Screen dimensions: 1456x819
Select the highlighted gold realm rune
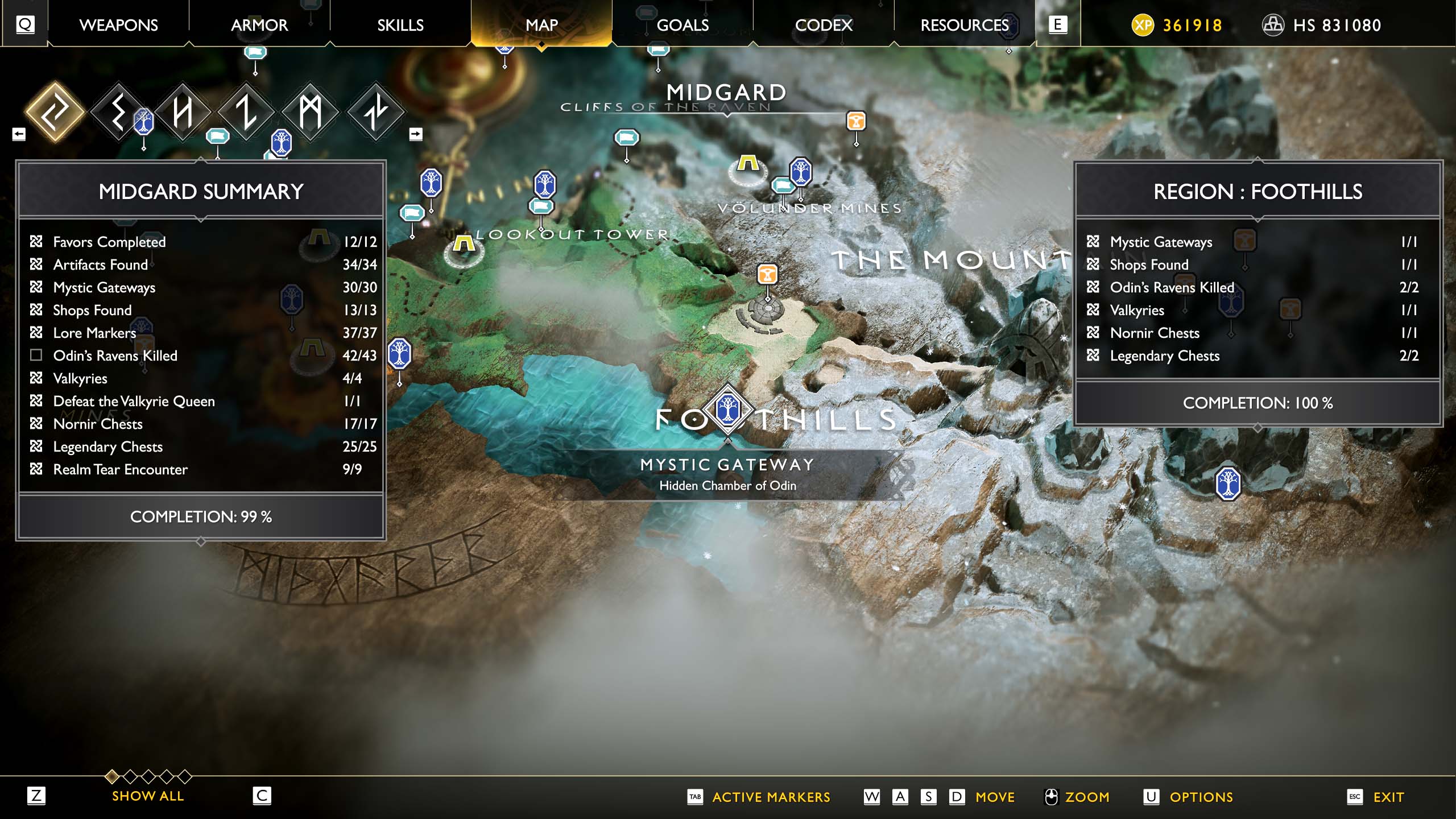[x=55, y=111]
